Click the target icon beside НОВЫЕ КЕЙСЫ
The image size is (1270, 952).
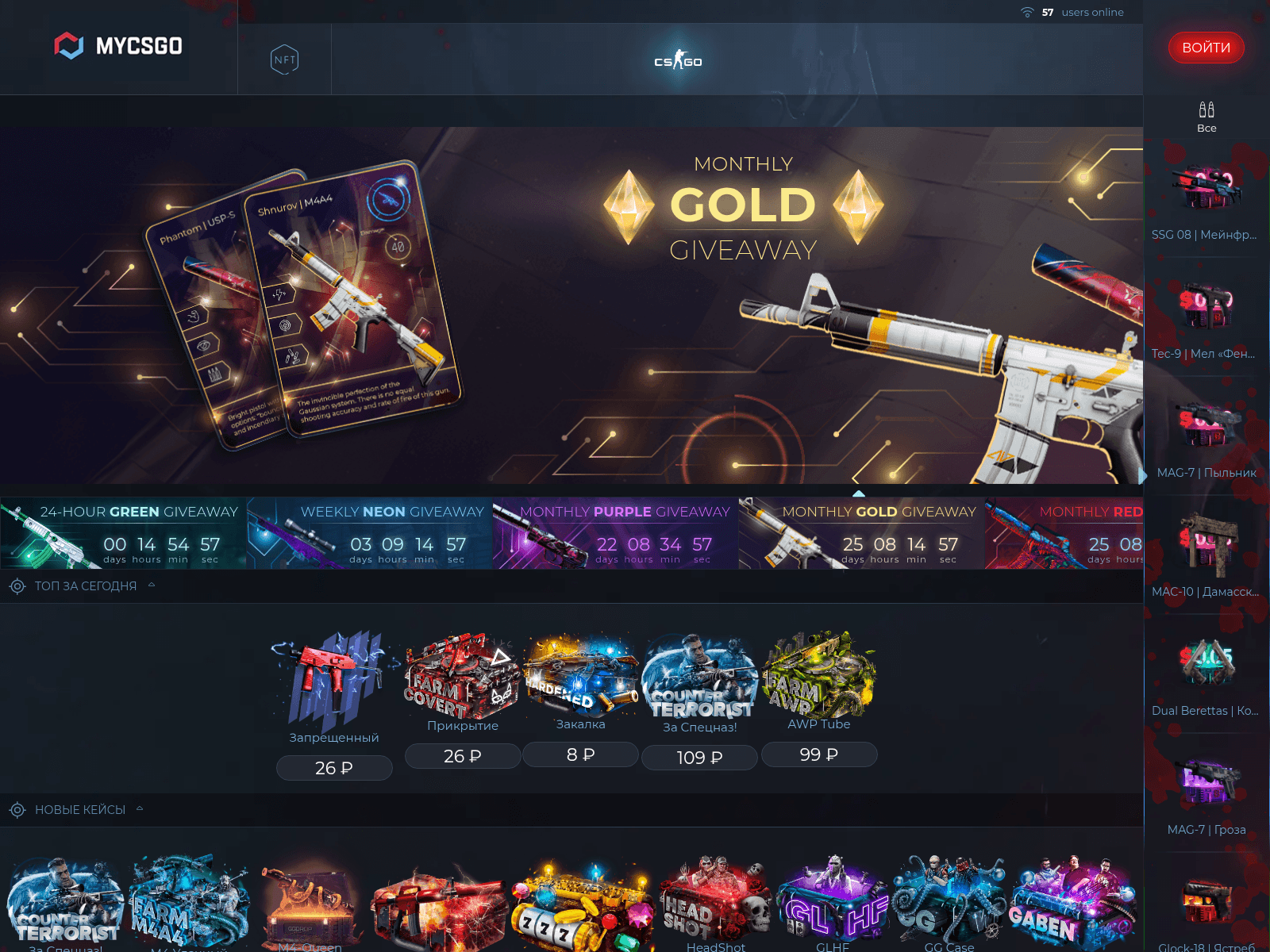pyautogui.click(x=15, y=809)
